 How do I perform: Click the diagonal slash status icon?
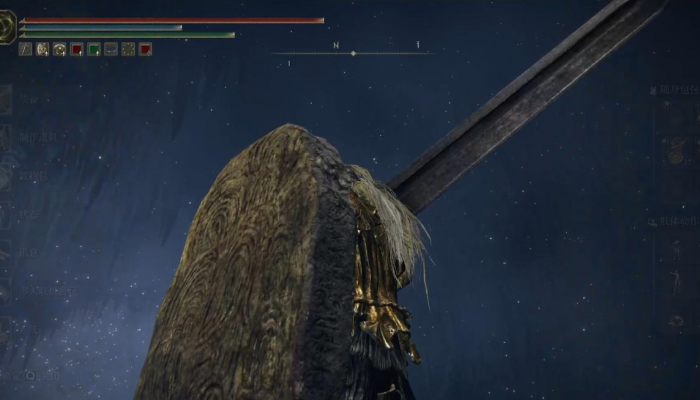[26, 49]
